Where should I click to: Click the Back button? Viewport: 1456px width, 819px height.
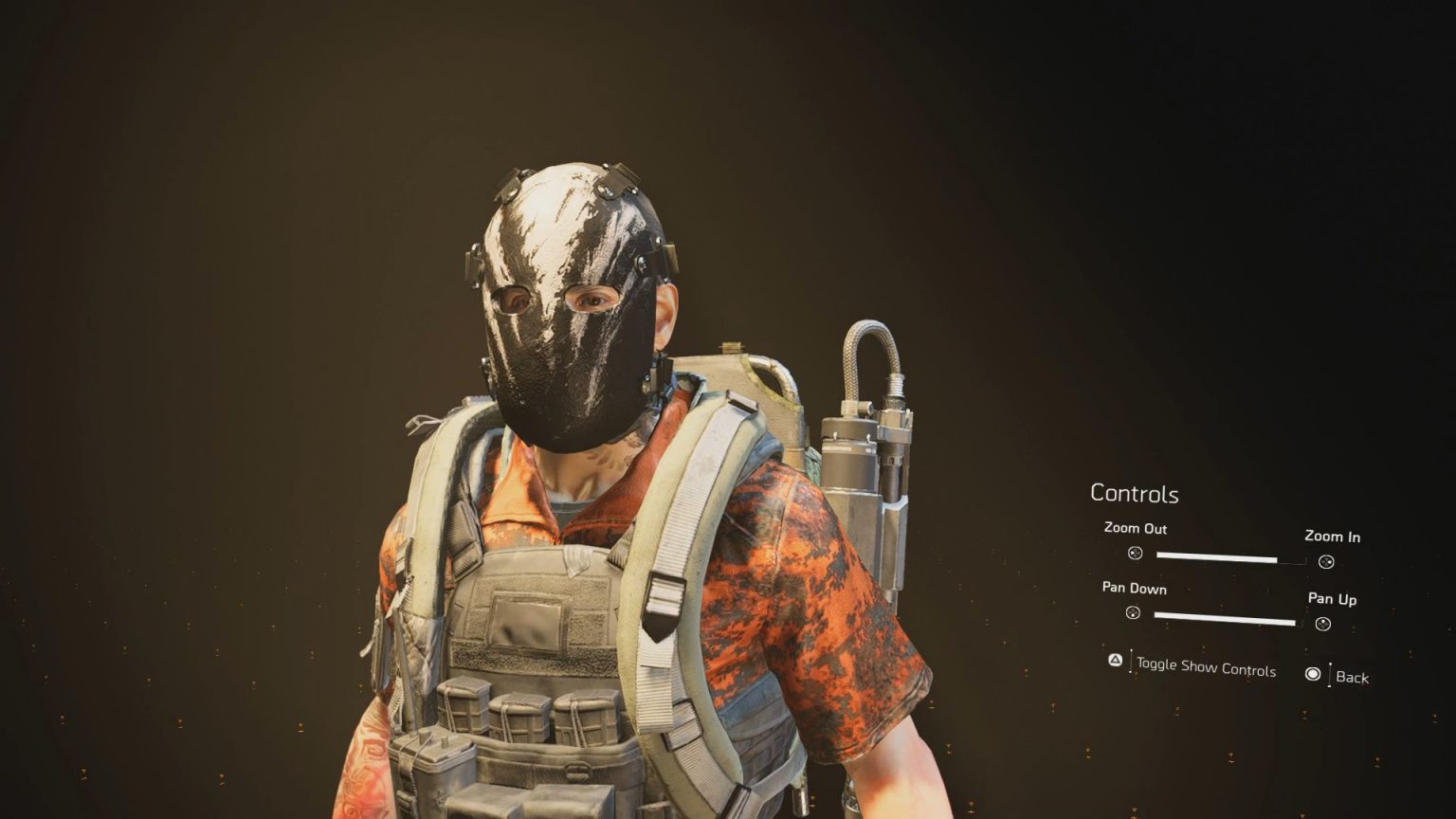point(1350,678)
